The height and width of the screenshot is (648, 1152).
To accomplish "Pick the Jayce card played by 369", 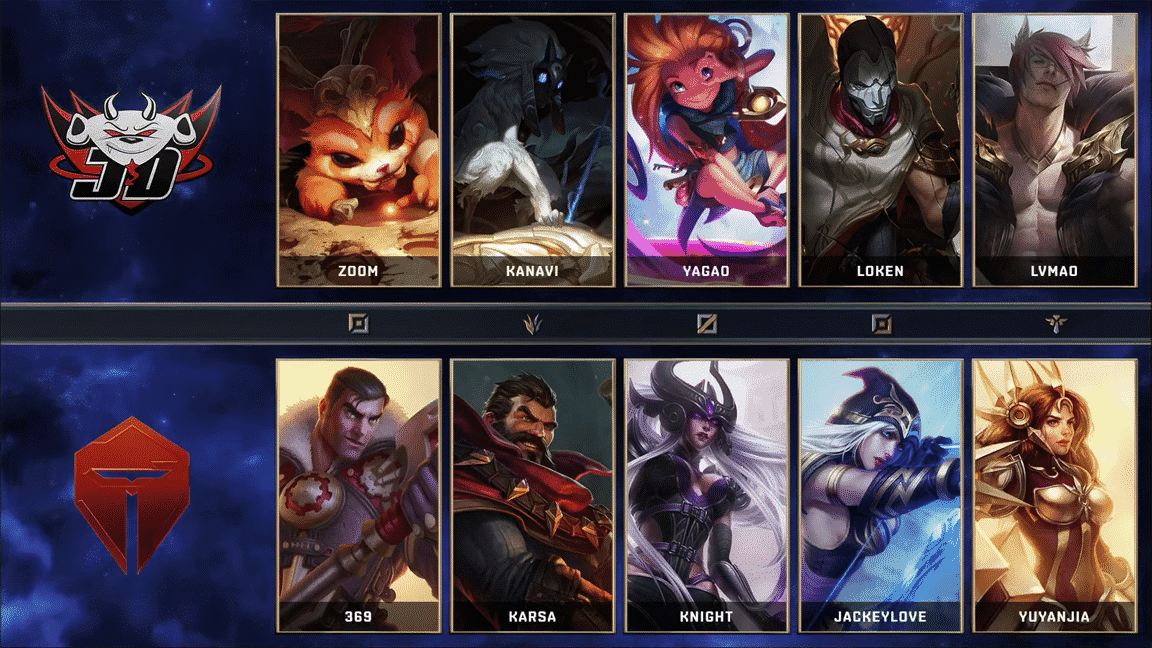I will (358, 495).
